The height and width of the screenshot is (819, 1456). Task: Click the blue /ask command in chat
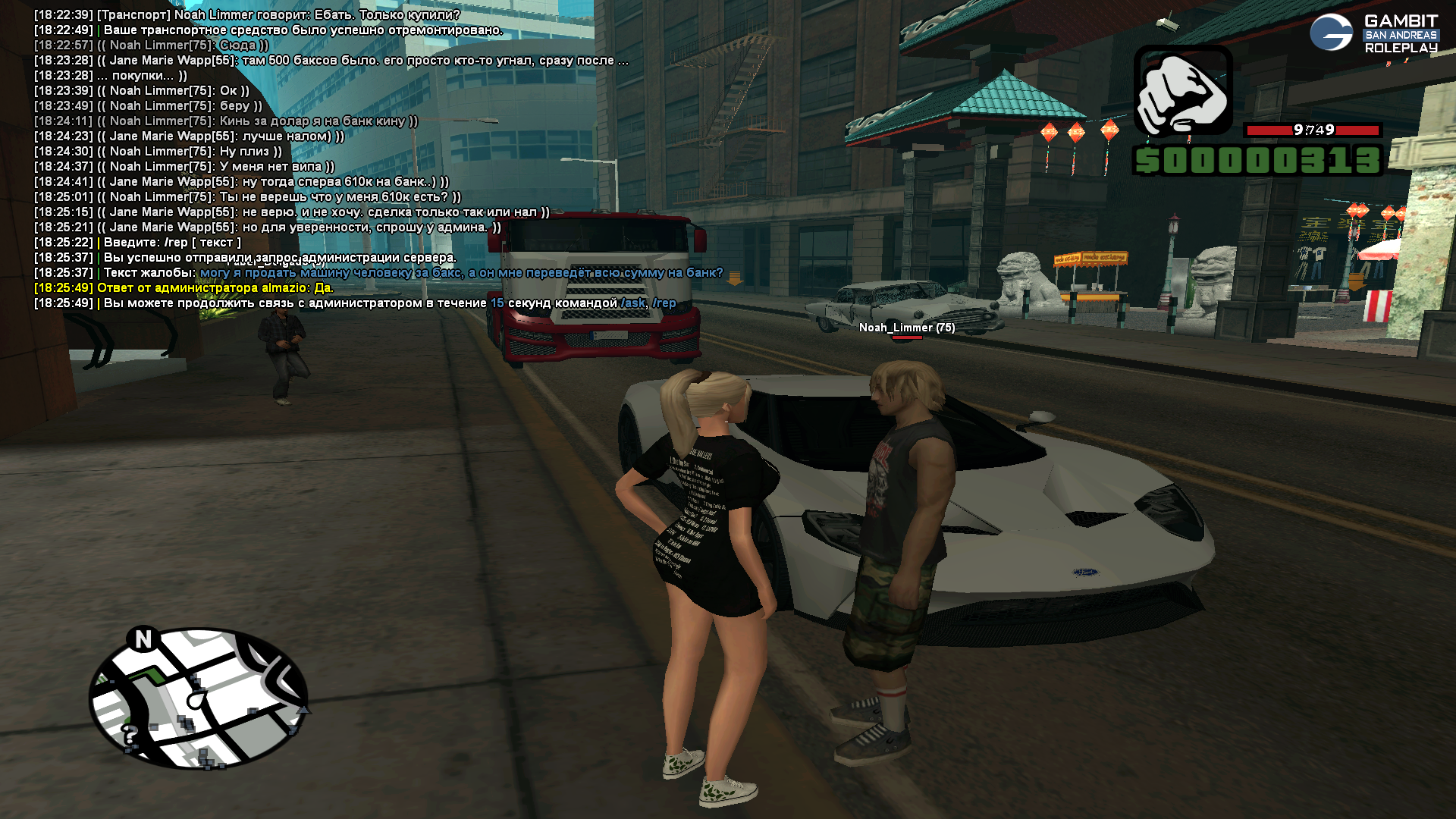tap(633, 303)
